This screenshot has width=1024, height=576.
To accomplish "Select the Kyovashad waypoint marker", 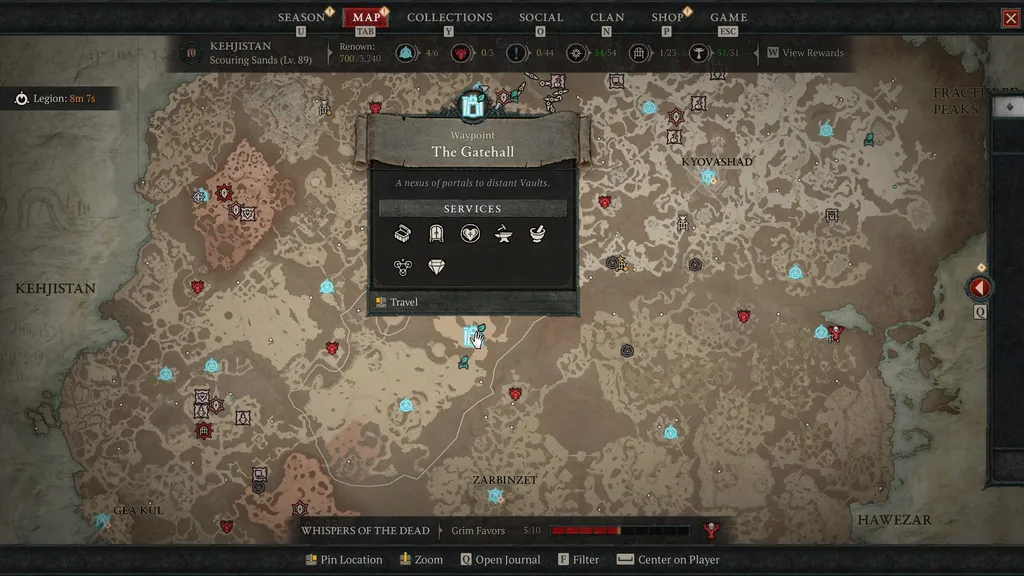I will tap(708, 177).
